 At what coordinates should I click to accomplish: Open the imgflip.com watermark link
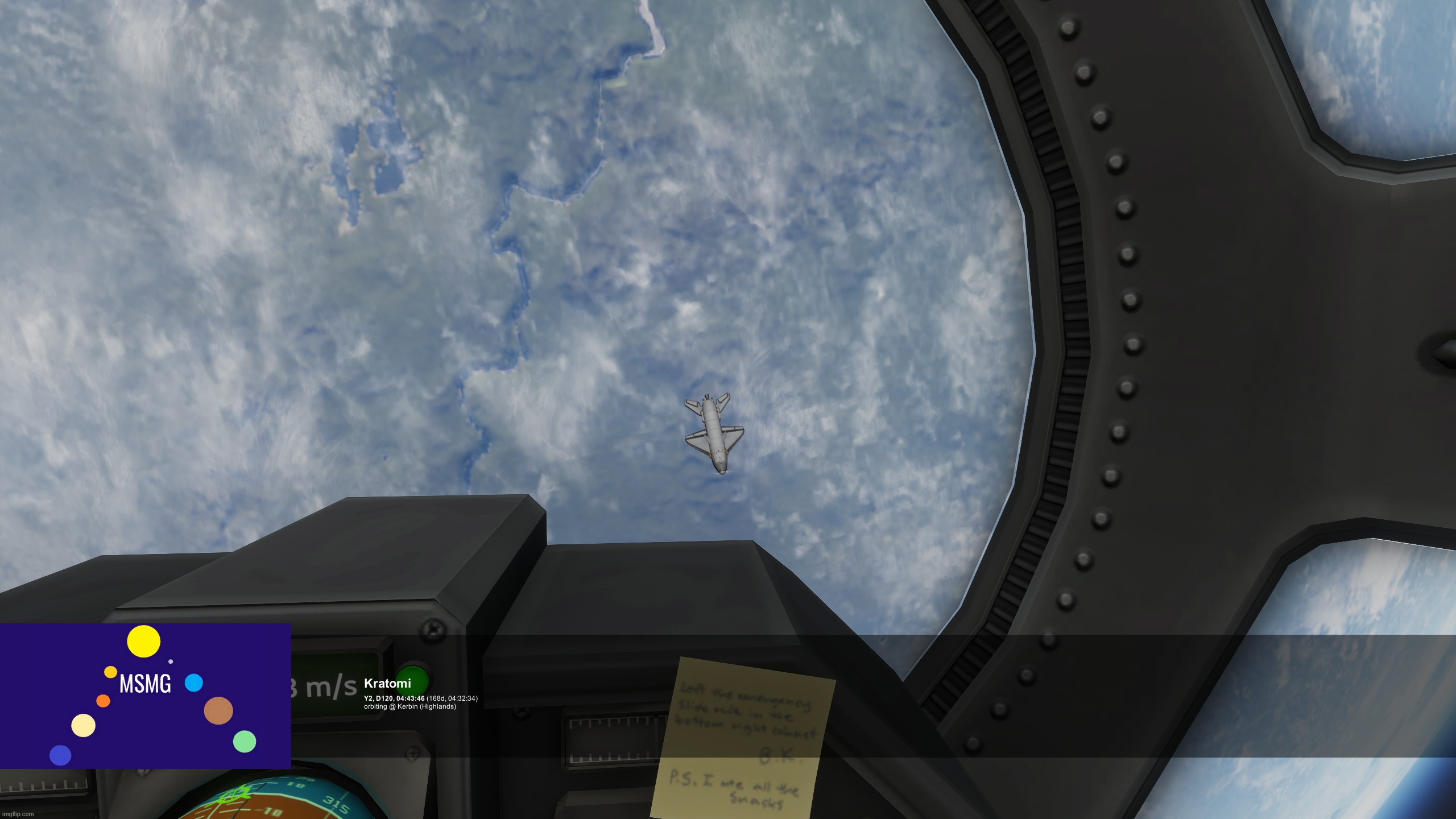pos(17,814)
